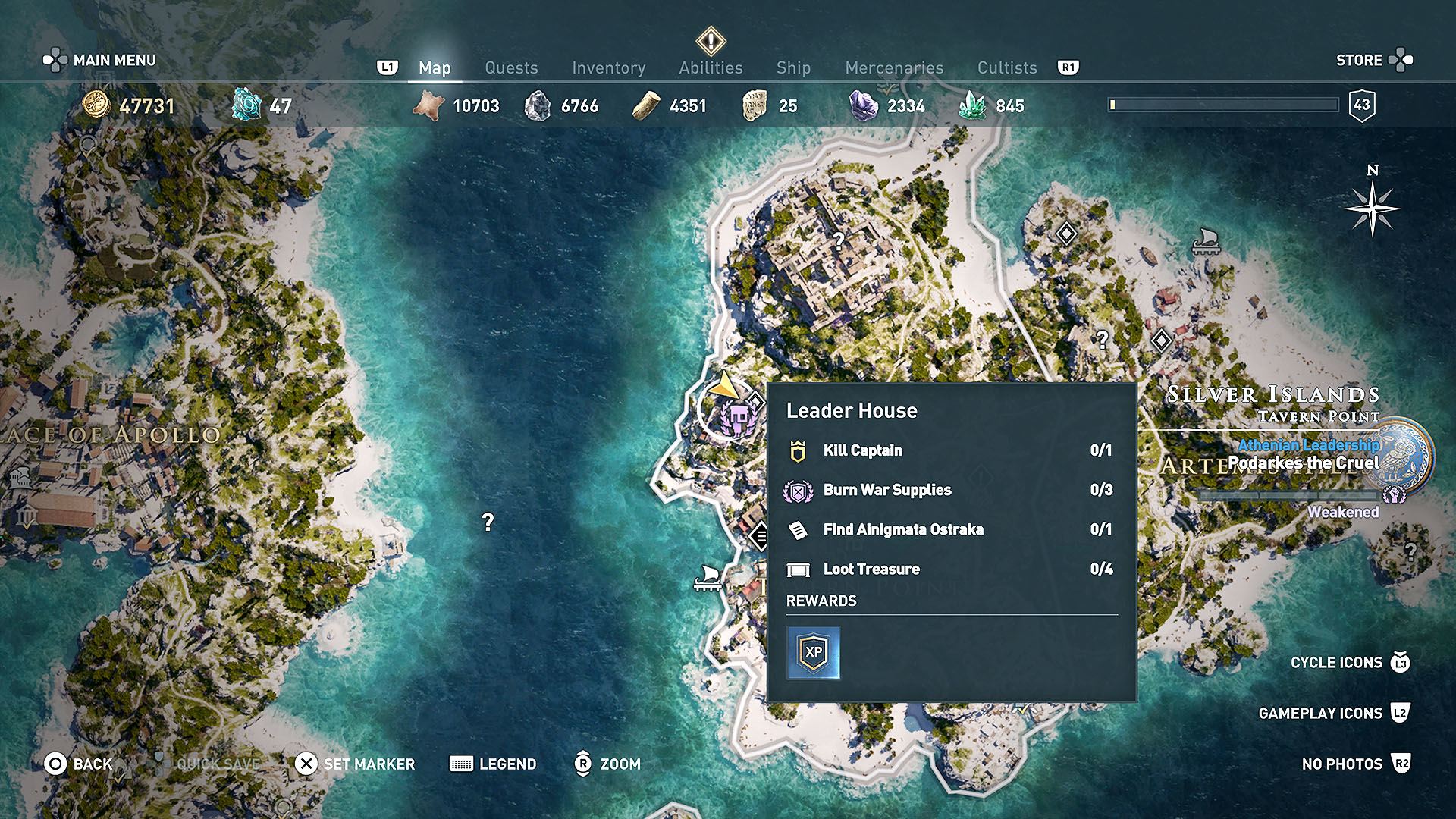
Task: Go to the Abilities tab
Action: (x=711, y=68)
